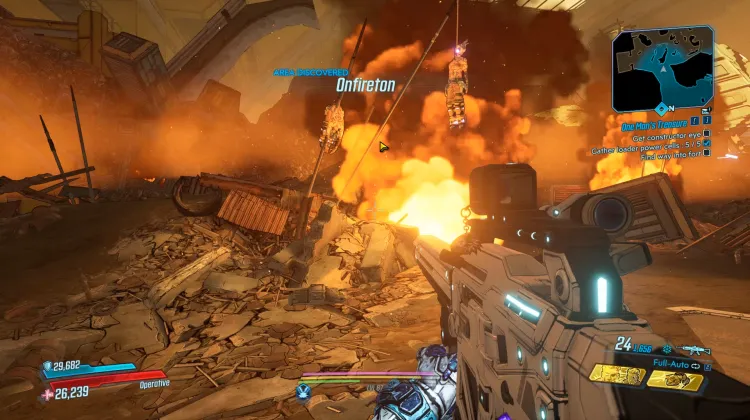Click the elemental gear icon beside ammo
Screen dimensions: 750x420
click(x=667, y=349)
